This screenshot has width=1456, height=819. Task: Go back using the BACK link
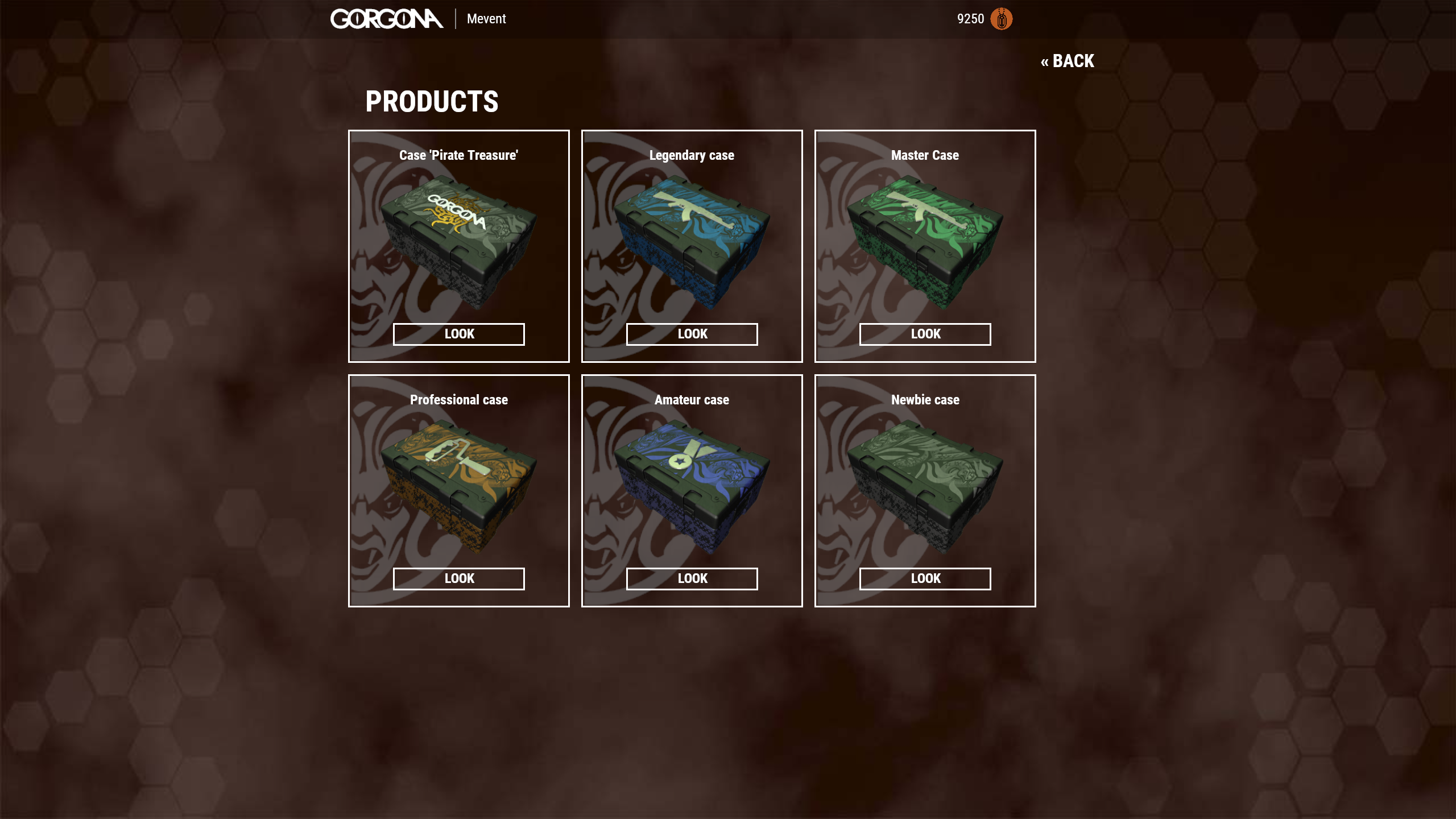1067,61
